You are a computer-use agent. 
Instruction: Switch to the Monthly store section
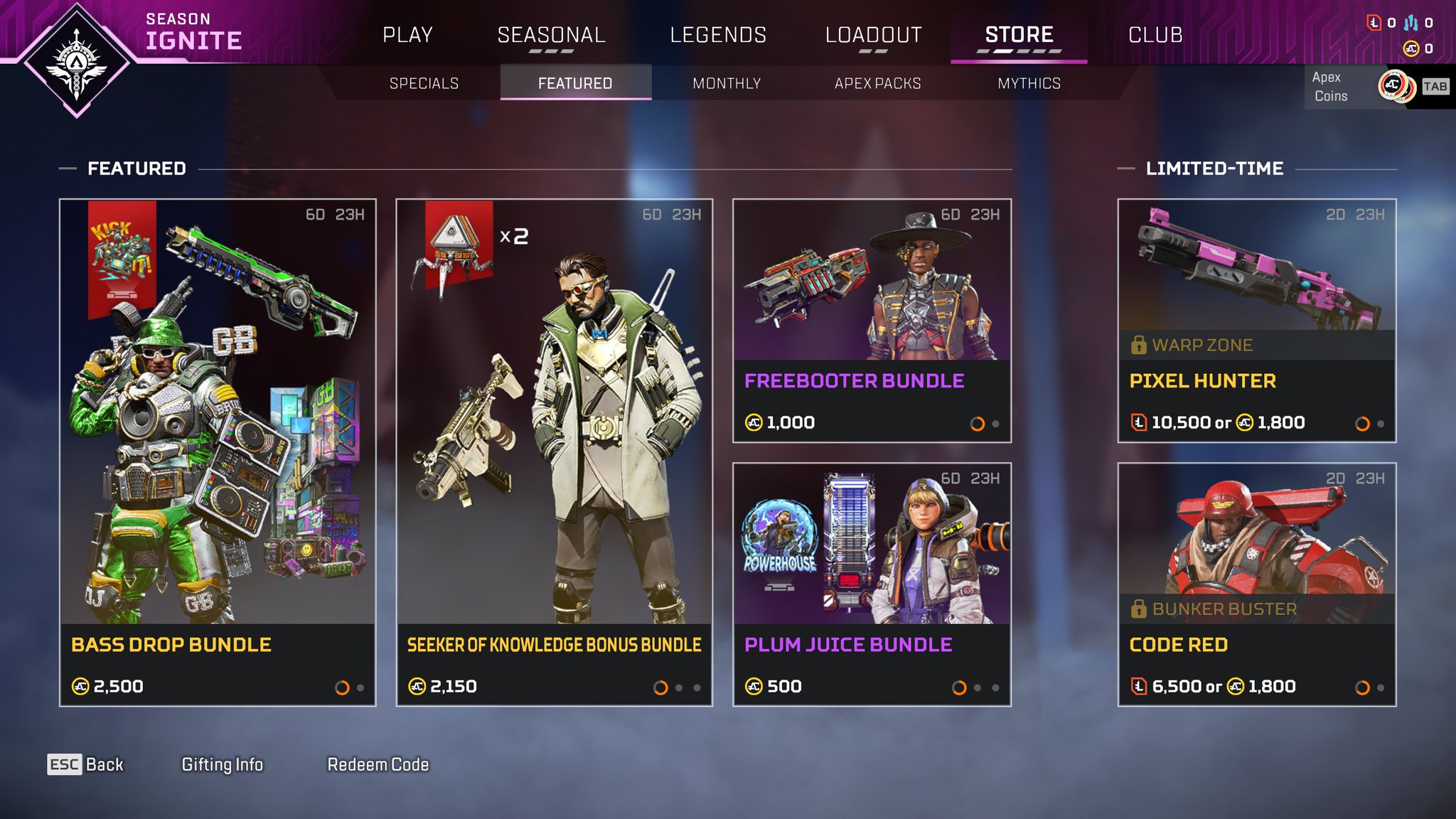(727, 83)
